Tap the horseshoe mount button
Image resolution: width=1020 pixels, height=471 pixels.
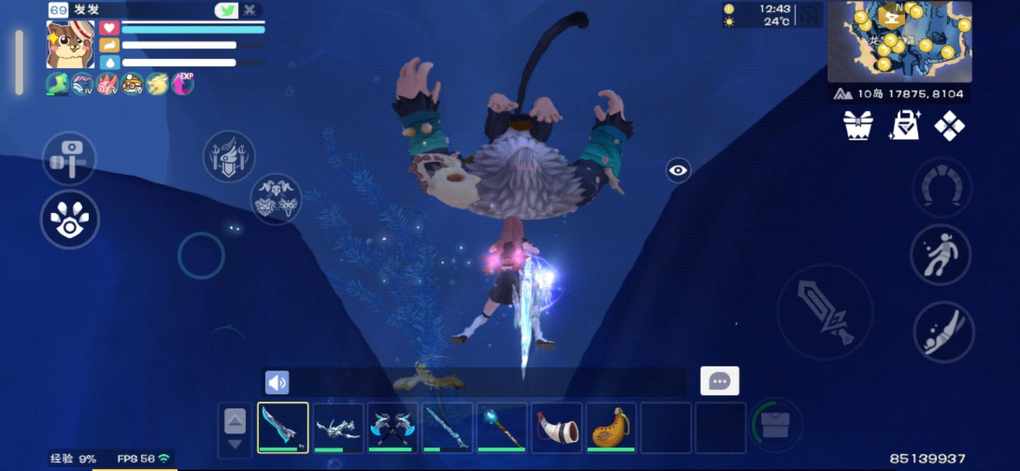click(x=942, y=187)
